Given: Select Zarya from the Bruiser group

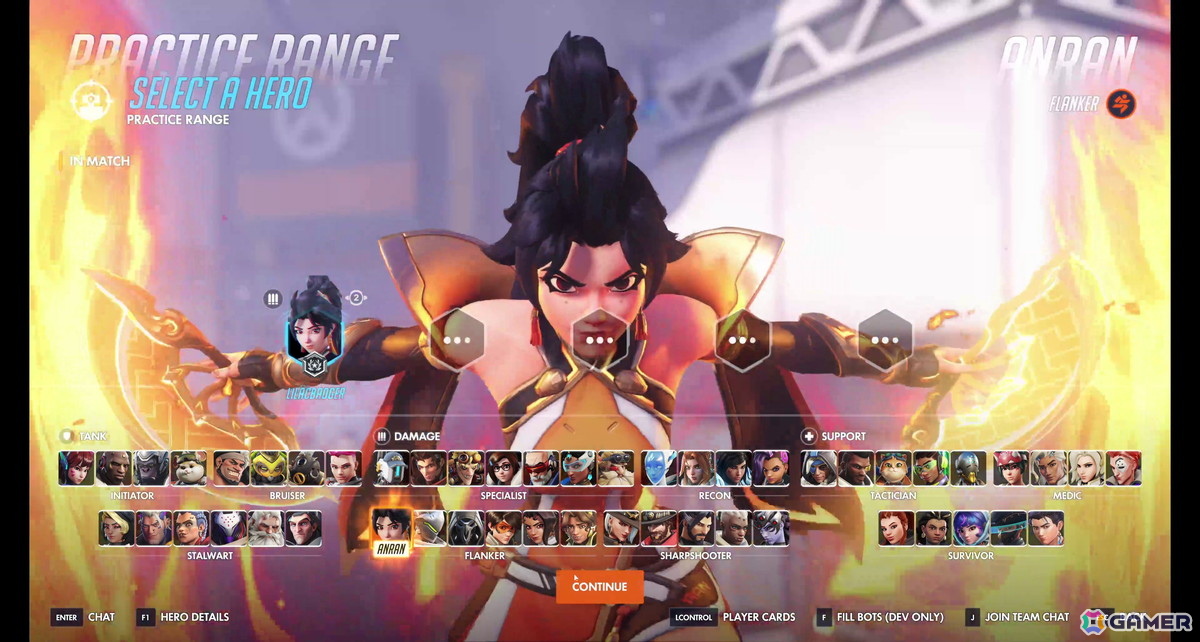Looking at the screenshot, I should [343, 468].
